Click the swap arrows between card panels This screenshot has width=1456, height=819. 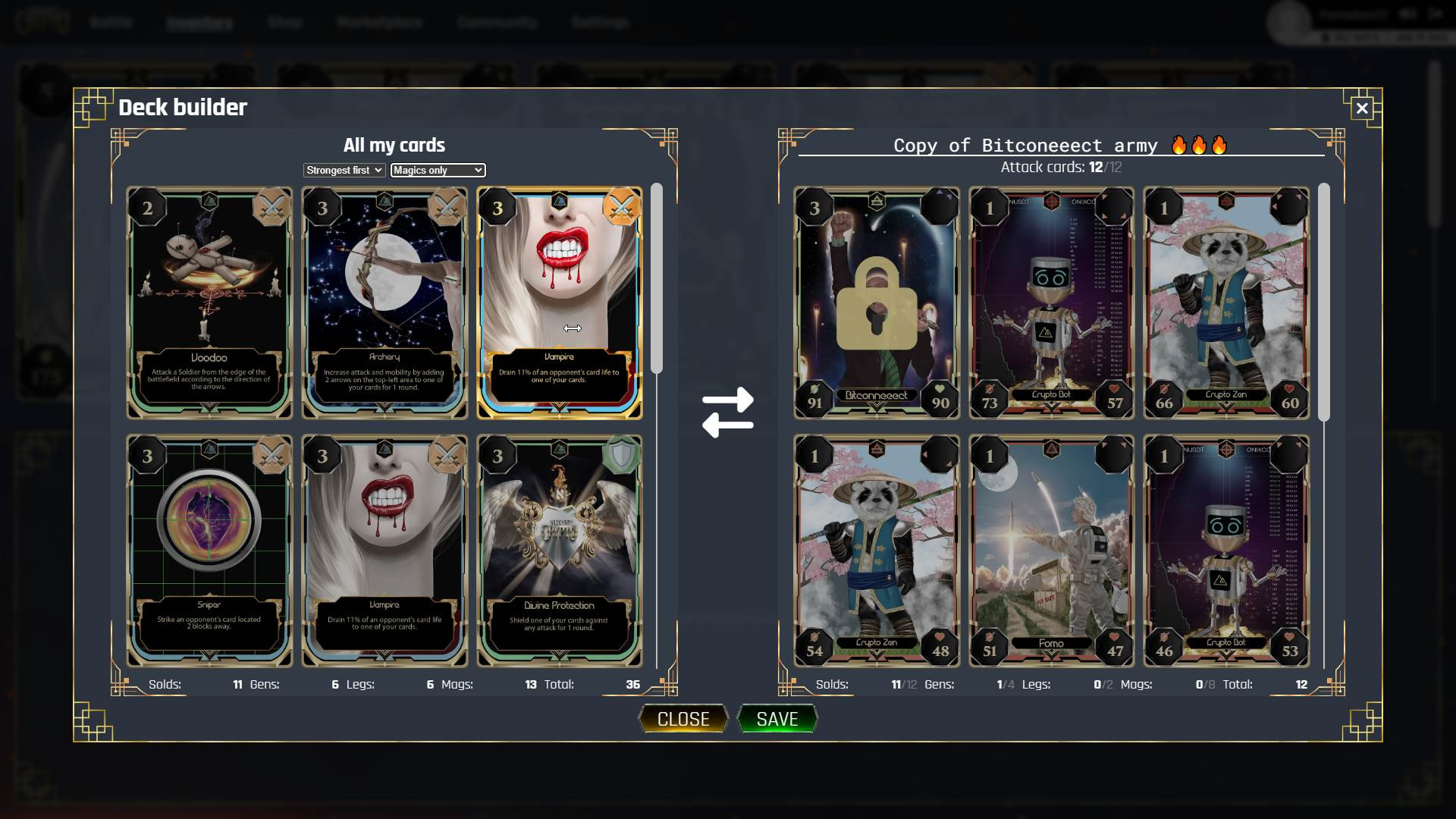point(727,412)
